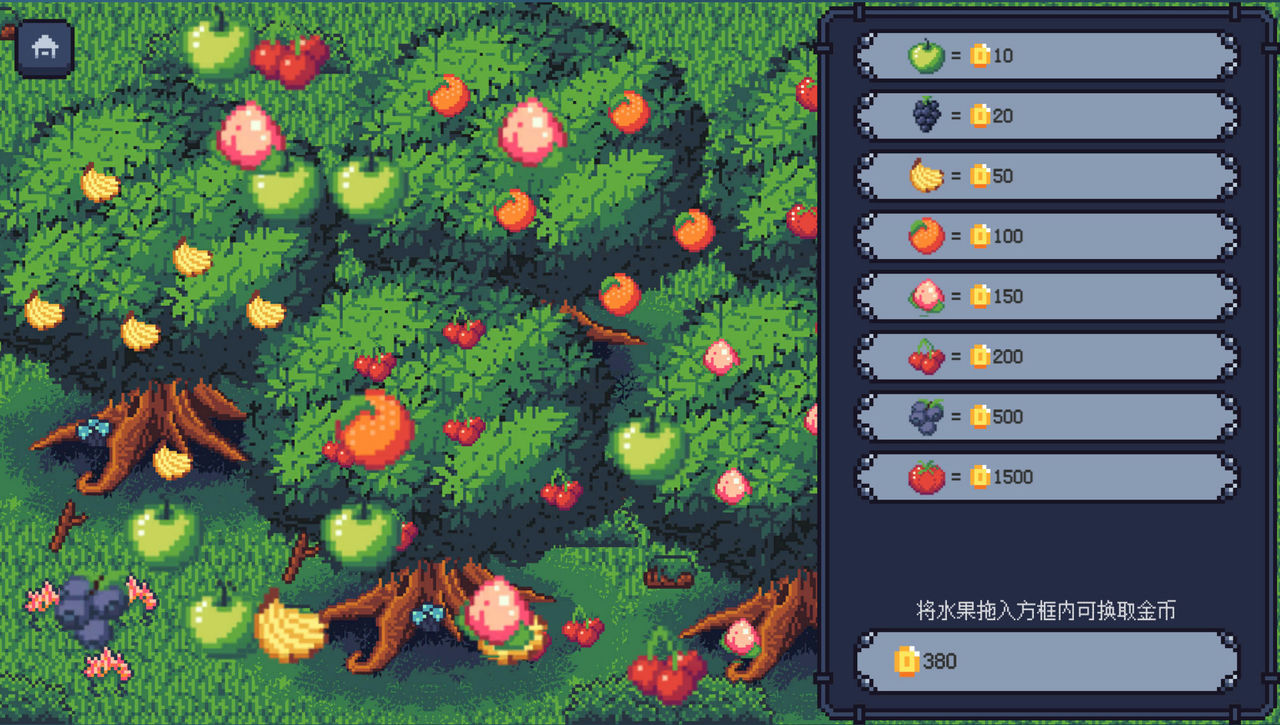Click the pink peach near the bottom basket
The image size is (1280, 725).
pos(498,612)
